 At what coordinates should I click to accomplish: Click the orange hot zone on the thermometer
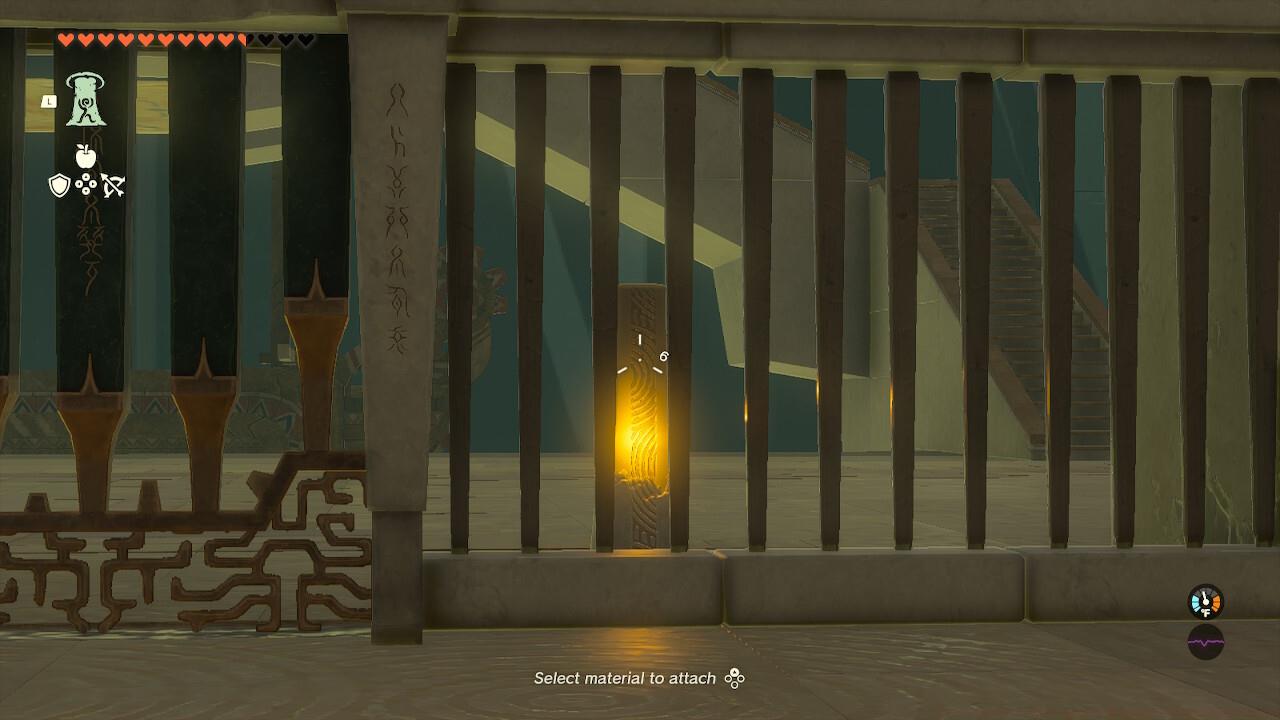(x=1216, y=602)
